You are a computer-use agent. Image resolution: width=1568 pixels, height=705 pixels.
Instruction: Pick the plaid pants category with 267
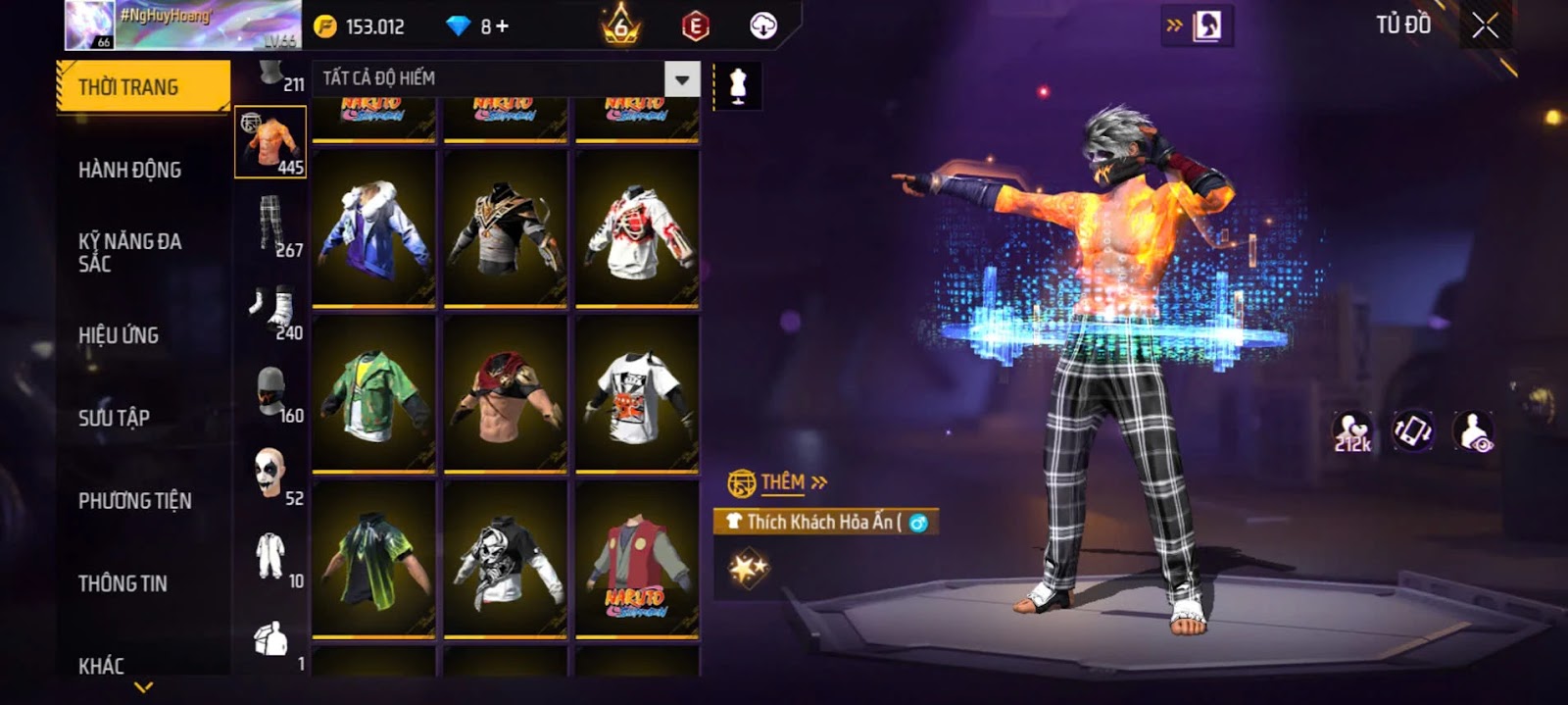coord(271,225)
